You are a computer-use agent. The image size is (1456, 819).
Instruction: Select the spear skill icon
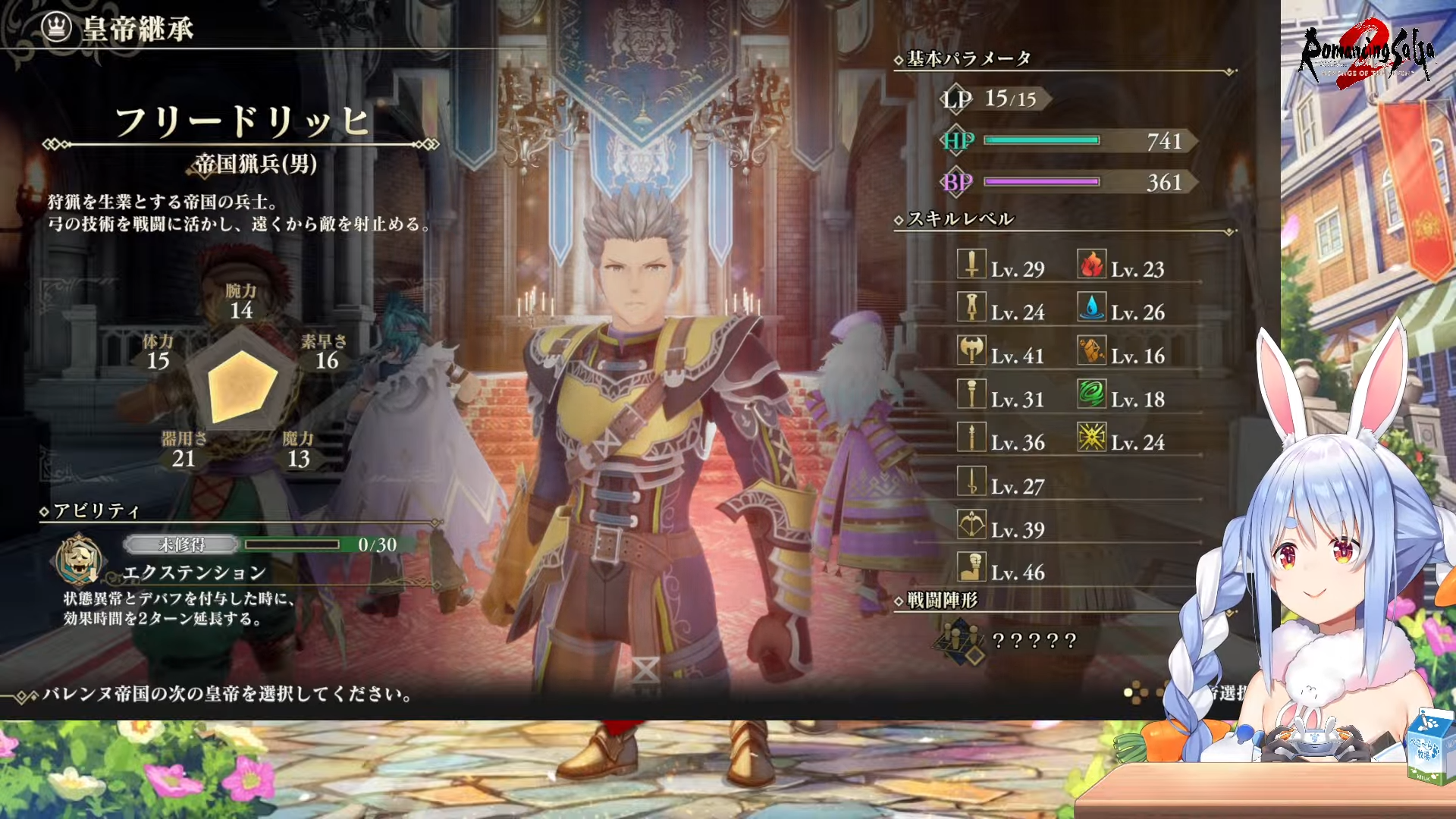pyautogui.click(x=971, y=438)
